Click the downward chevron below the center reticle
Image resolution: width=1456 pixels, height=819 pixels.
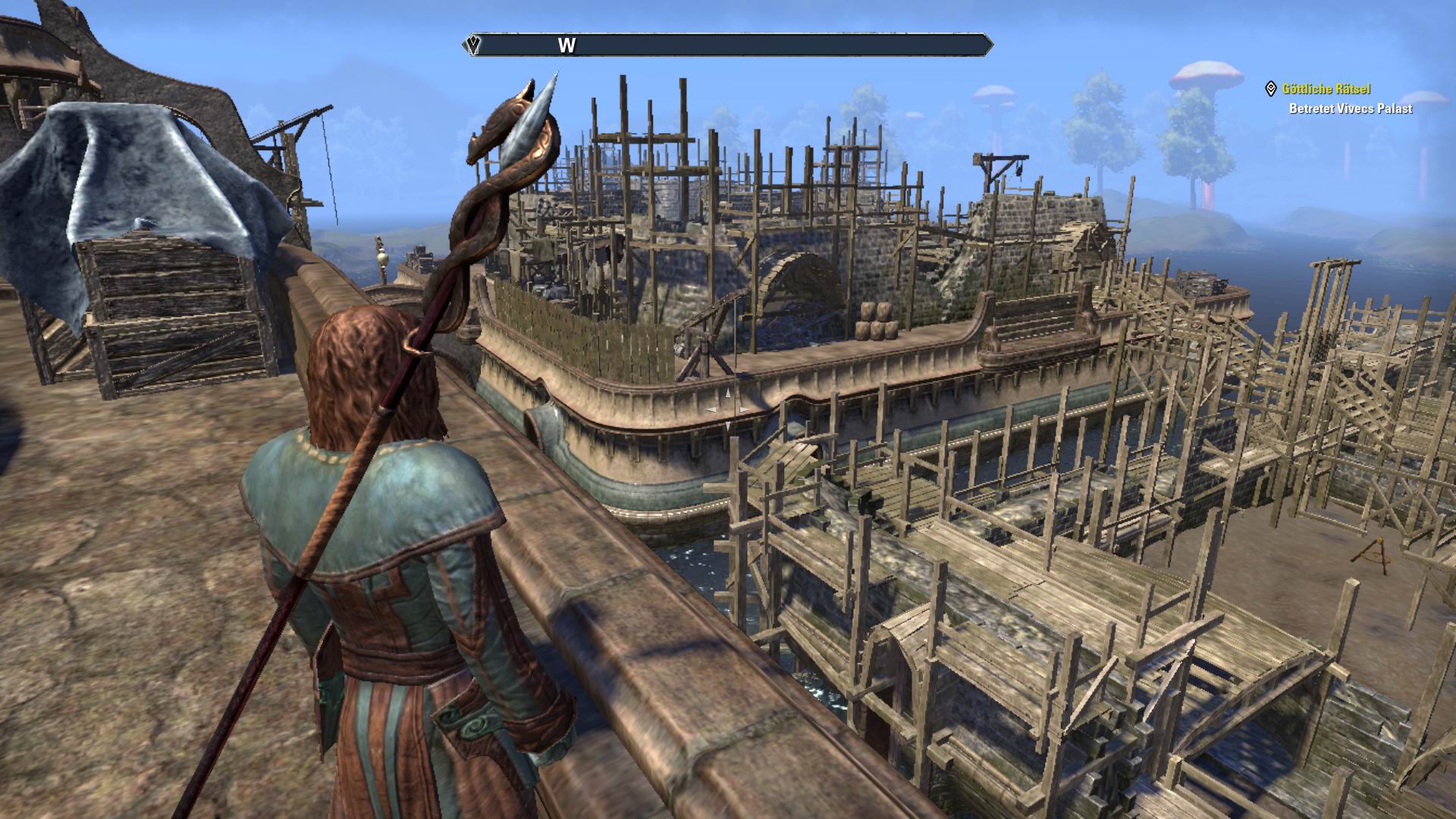tap(728, 426)
